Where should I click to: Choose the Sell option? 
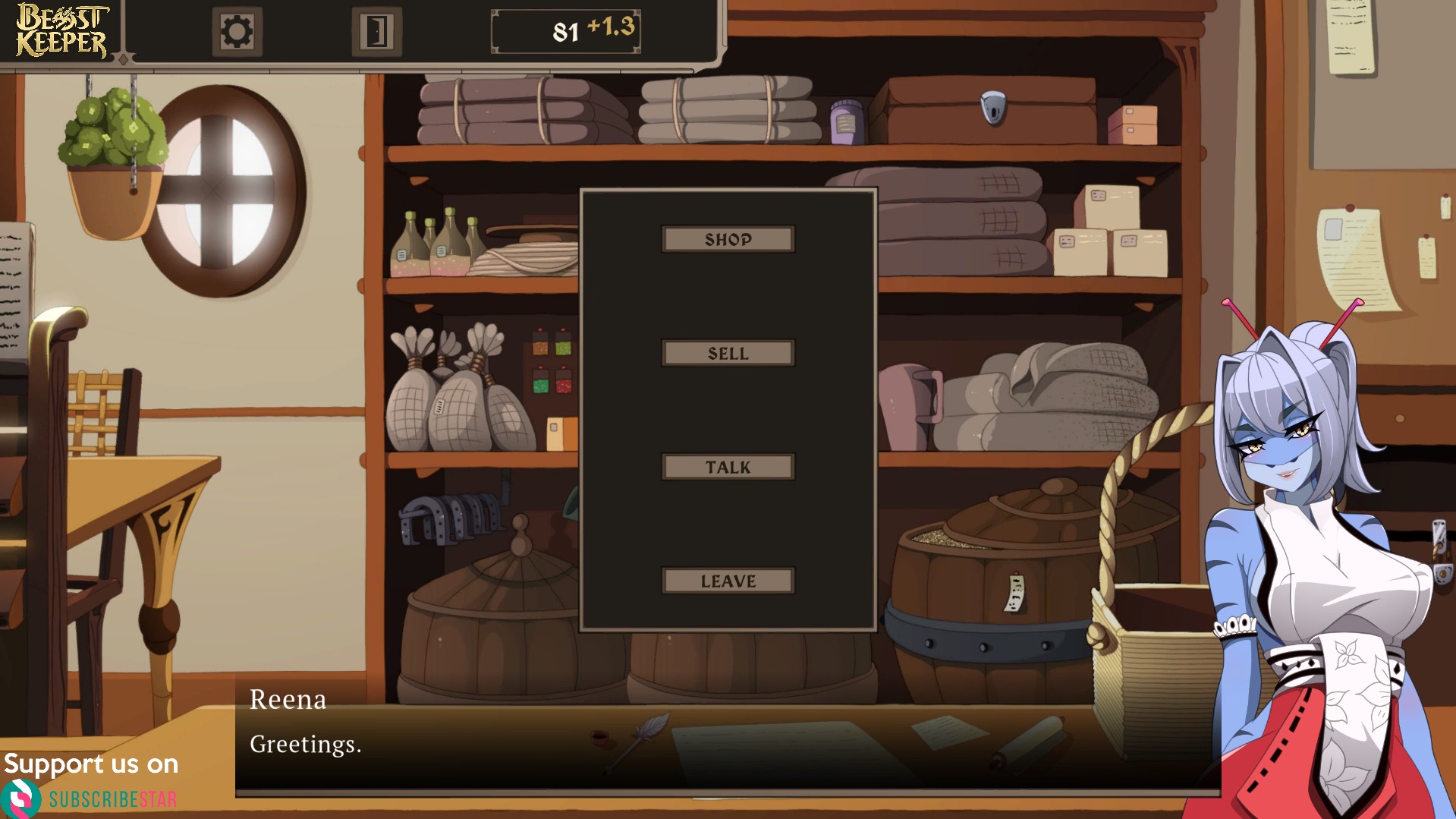point(728,353)
